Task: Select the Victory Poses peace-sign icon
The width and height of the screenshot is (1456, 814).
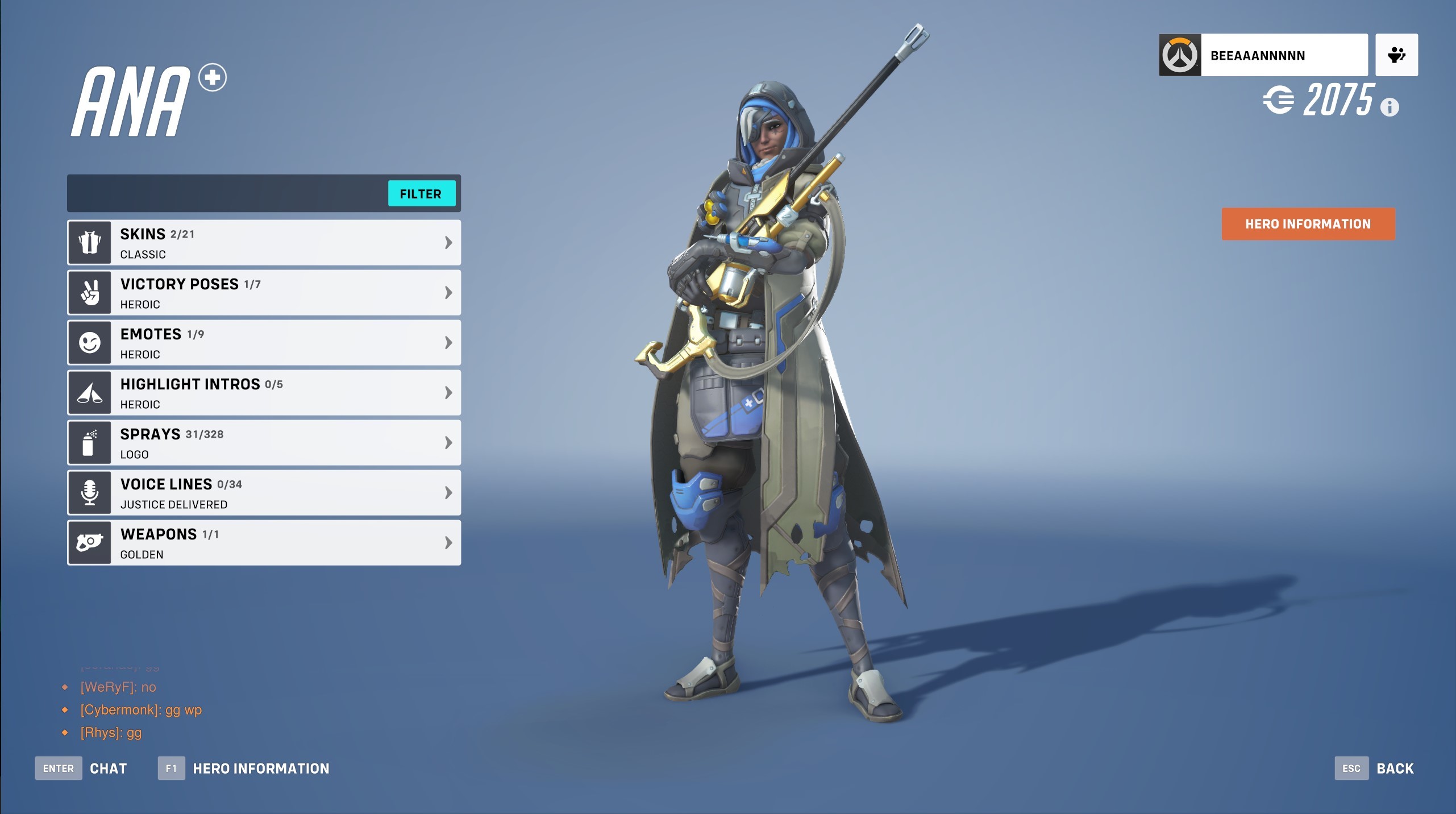Action: tap(90, 292)
